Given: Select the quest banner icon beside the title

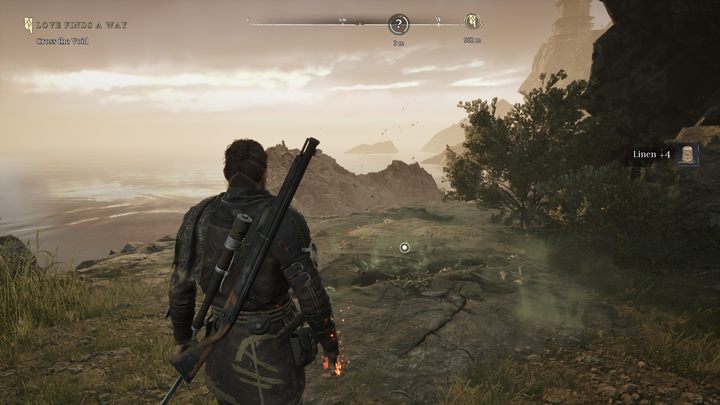Looking at the screenshot, I should pos(29,25).
